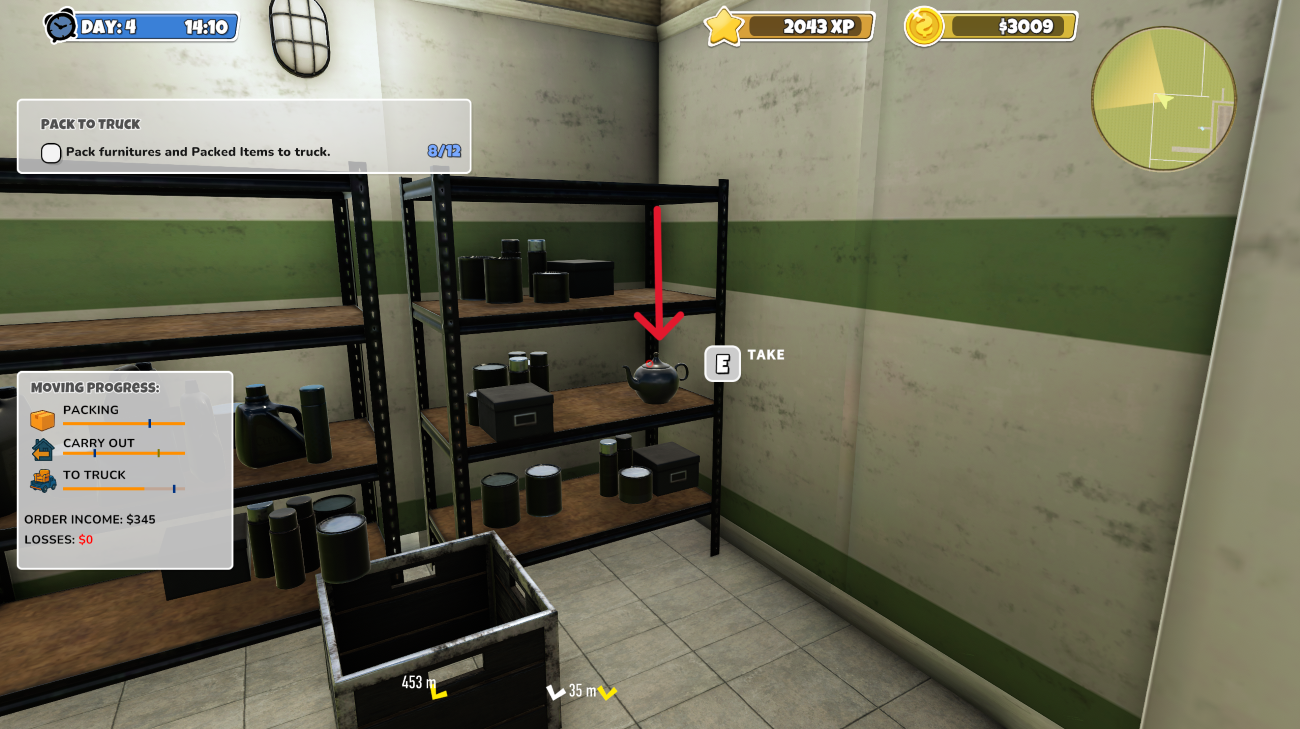
Task: Open the circular minimap
Action: 1164,98
